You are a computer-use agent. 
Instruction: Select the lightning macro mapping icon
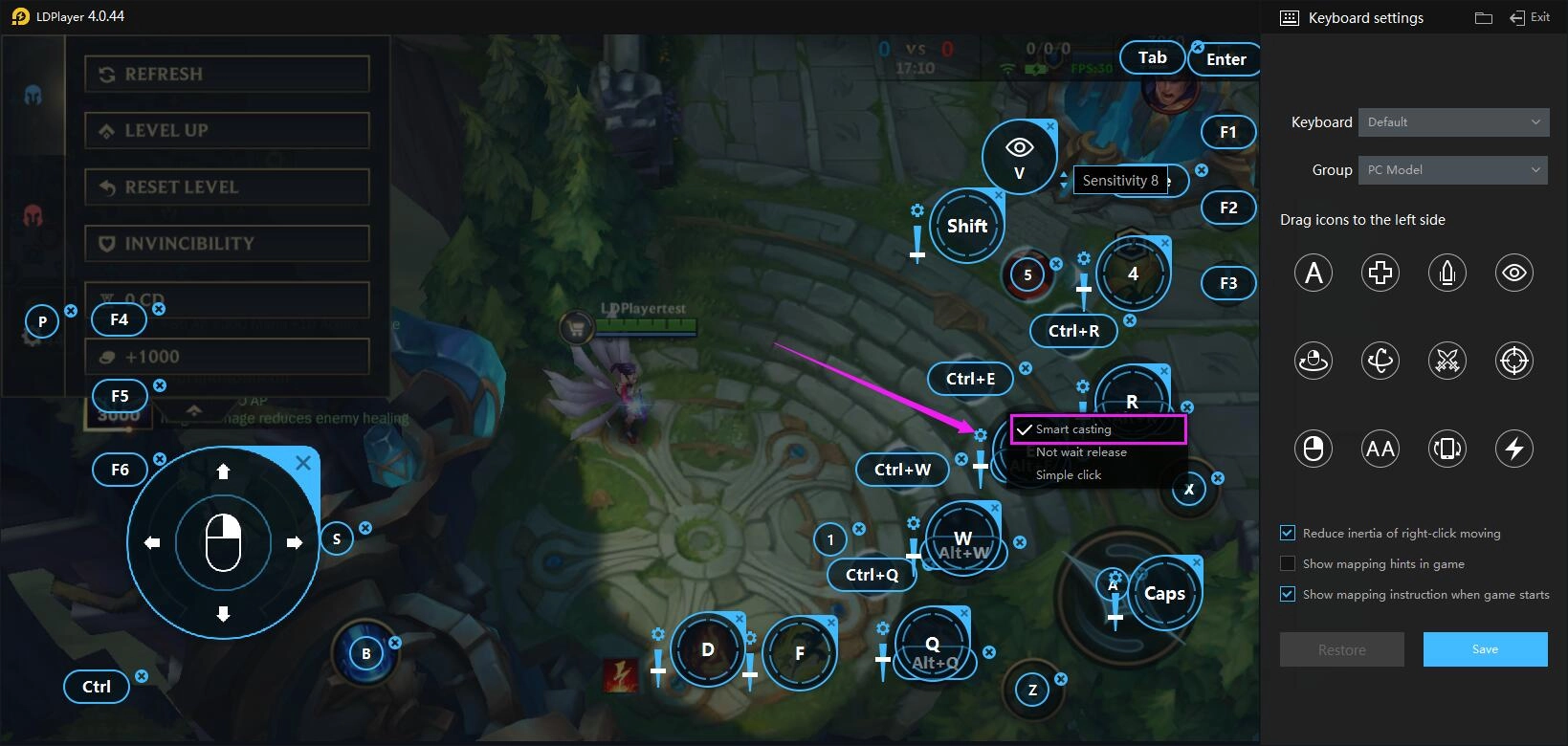click(x=1513, y=448)
